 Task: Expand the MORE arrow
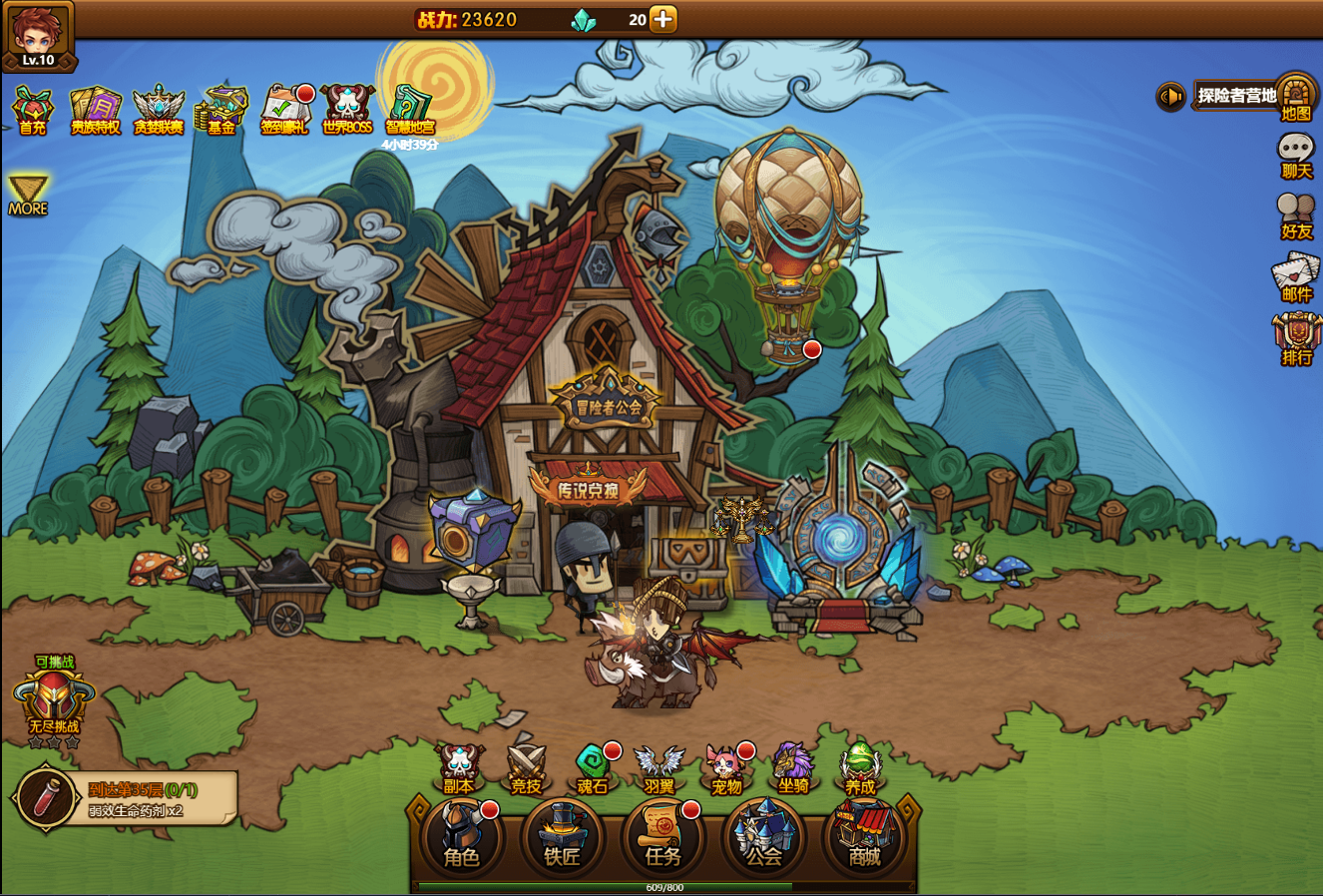tap(28, 194)
